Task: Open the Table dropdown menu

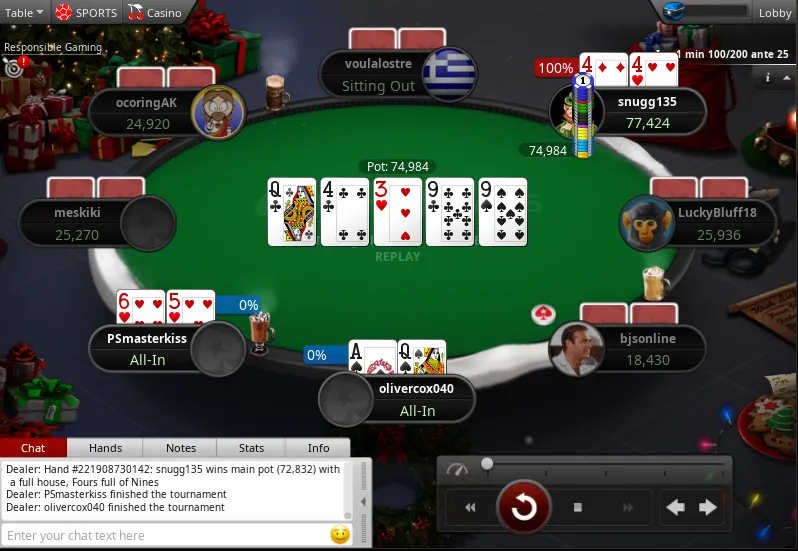Action: pyautogui.click(x=24, y=13)
